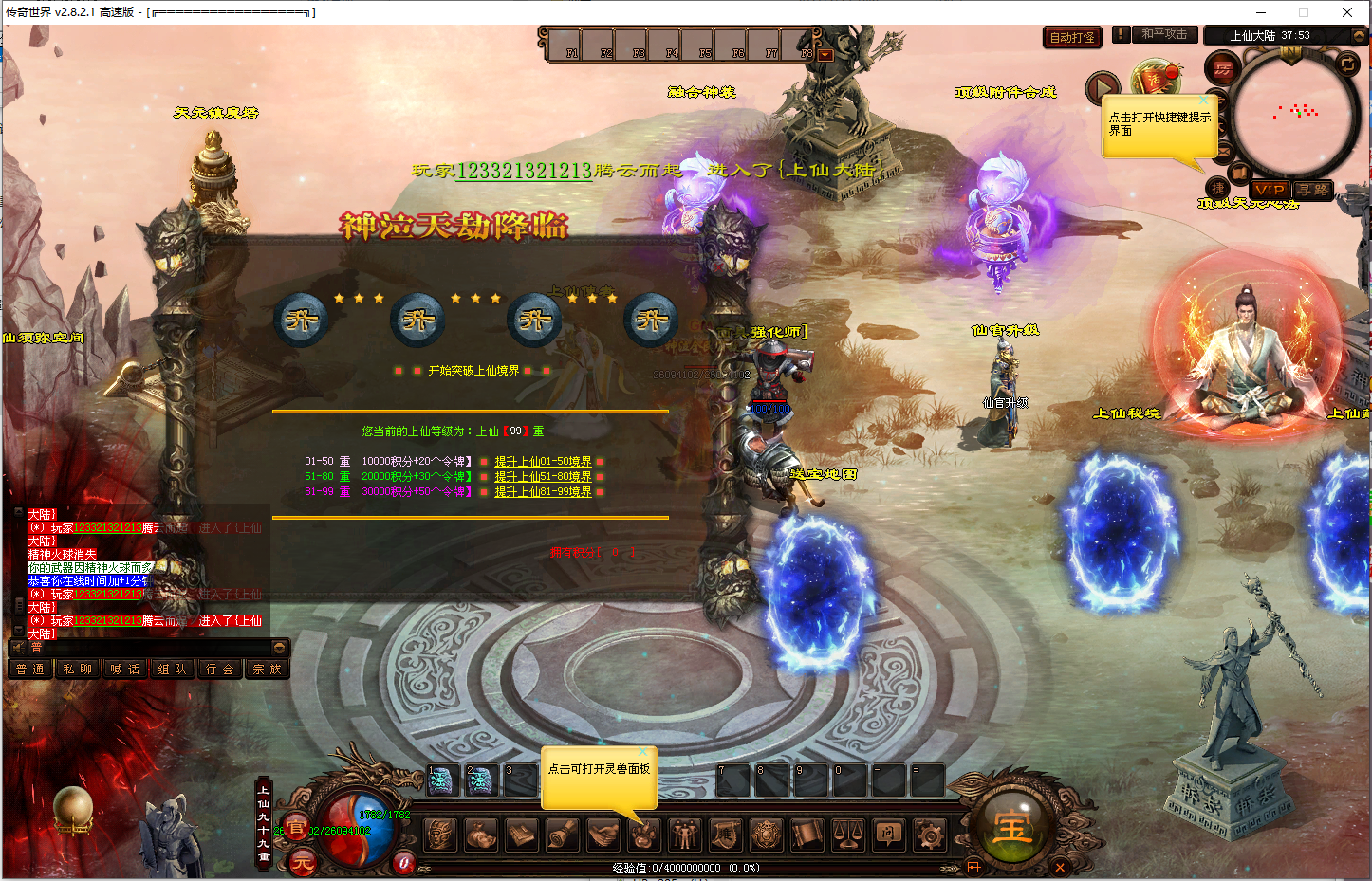The image size is (1372, 881).
Task: Open the handshake trade icon
Action: point(603,835)
